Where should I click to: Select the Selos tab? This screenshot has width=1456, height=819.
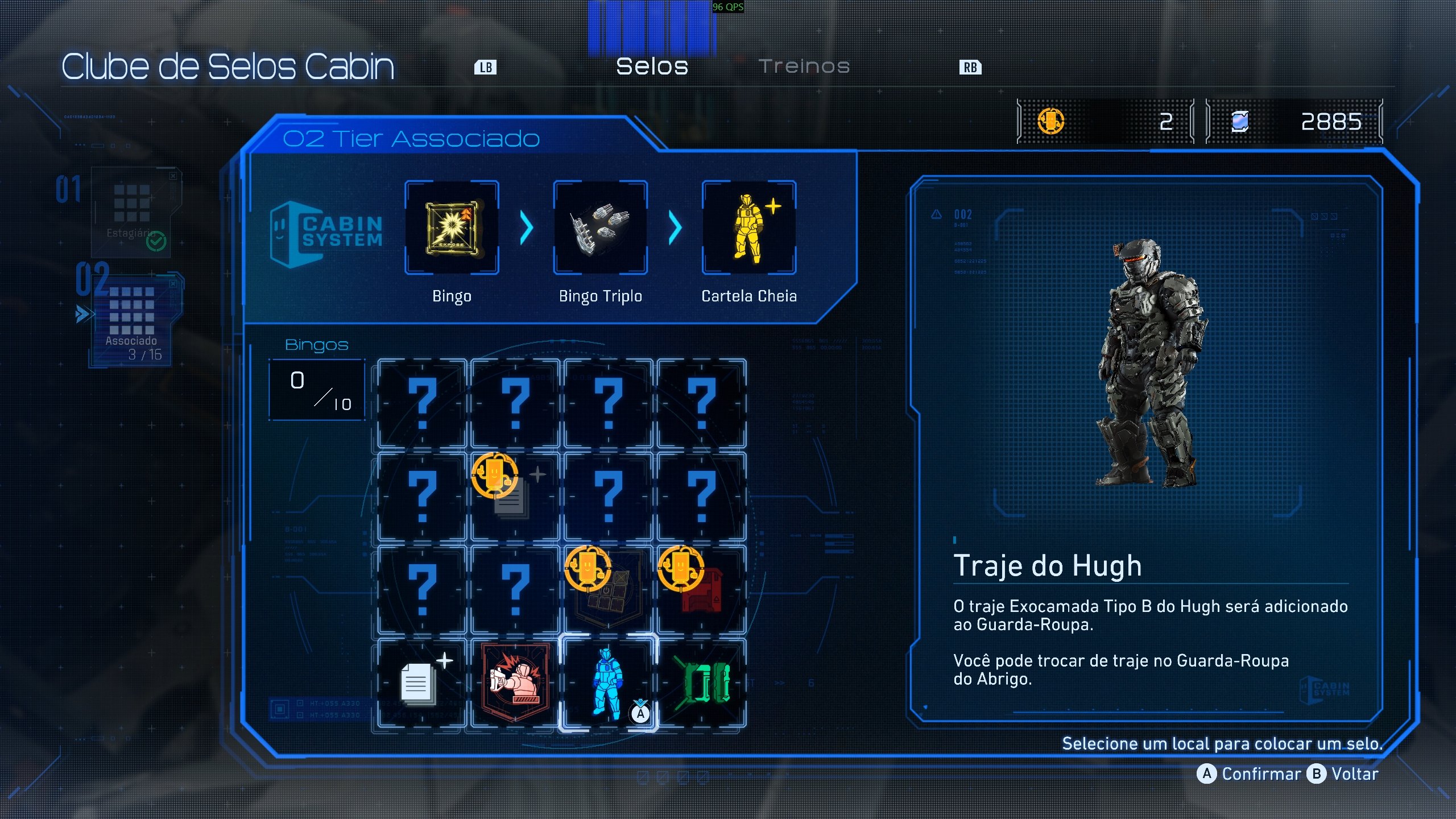click(652, 67)
